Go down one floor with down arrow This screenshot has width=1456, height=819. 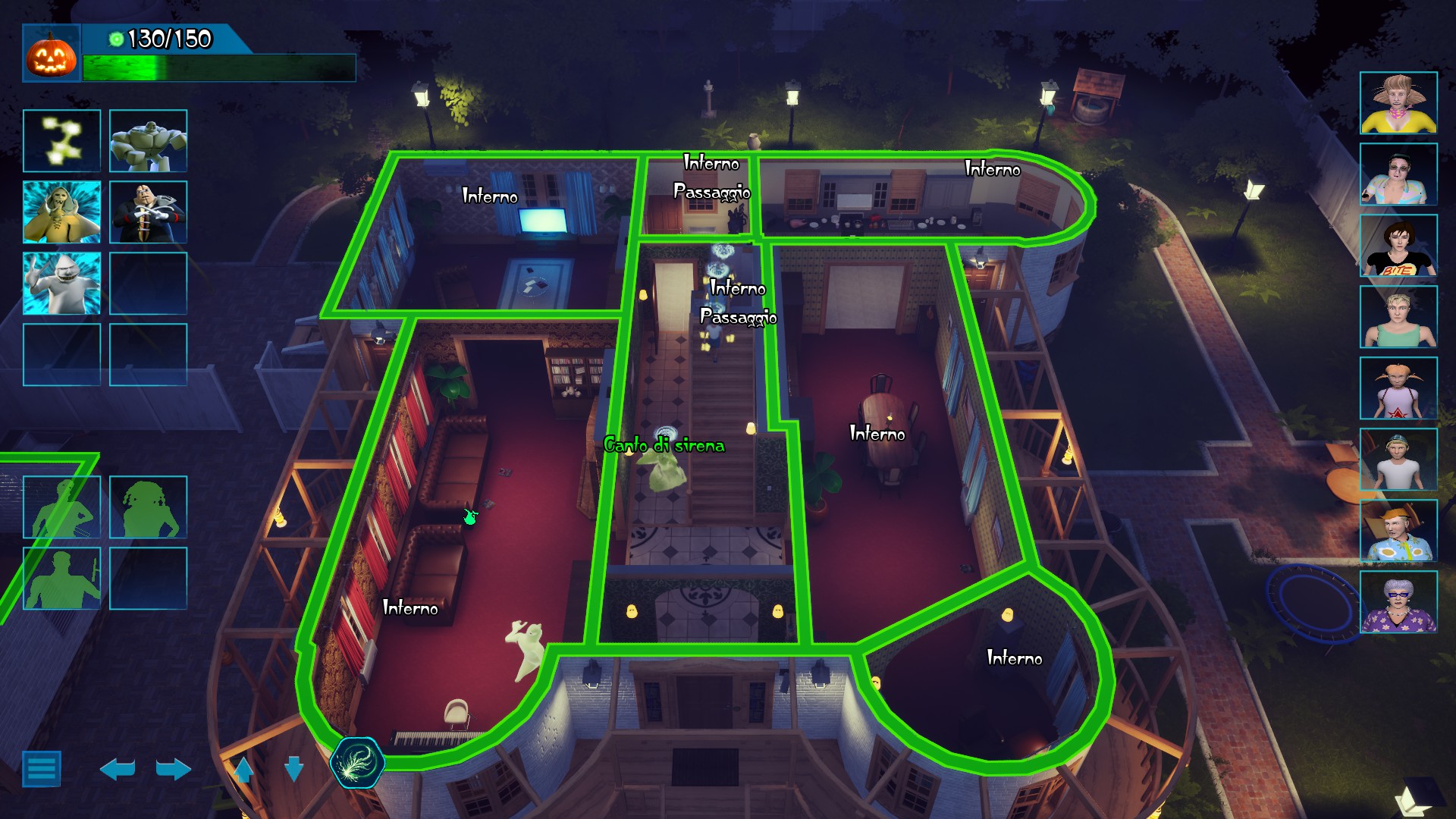pyautogui.click(x=293, y=768)
